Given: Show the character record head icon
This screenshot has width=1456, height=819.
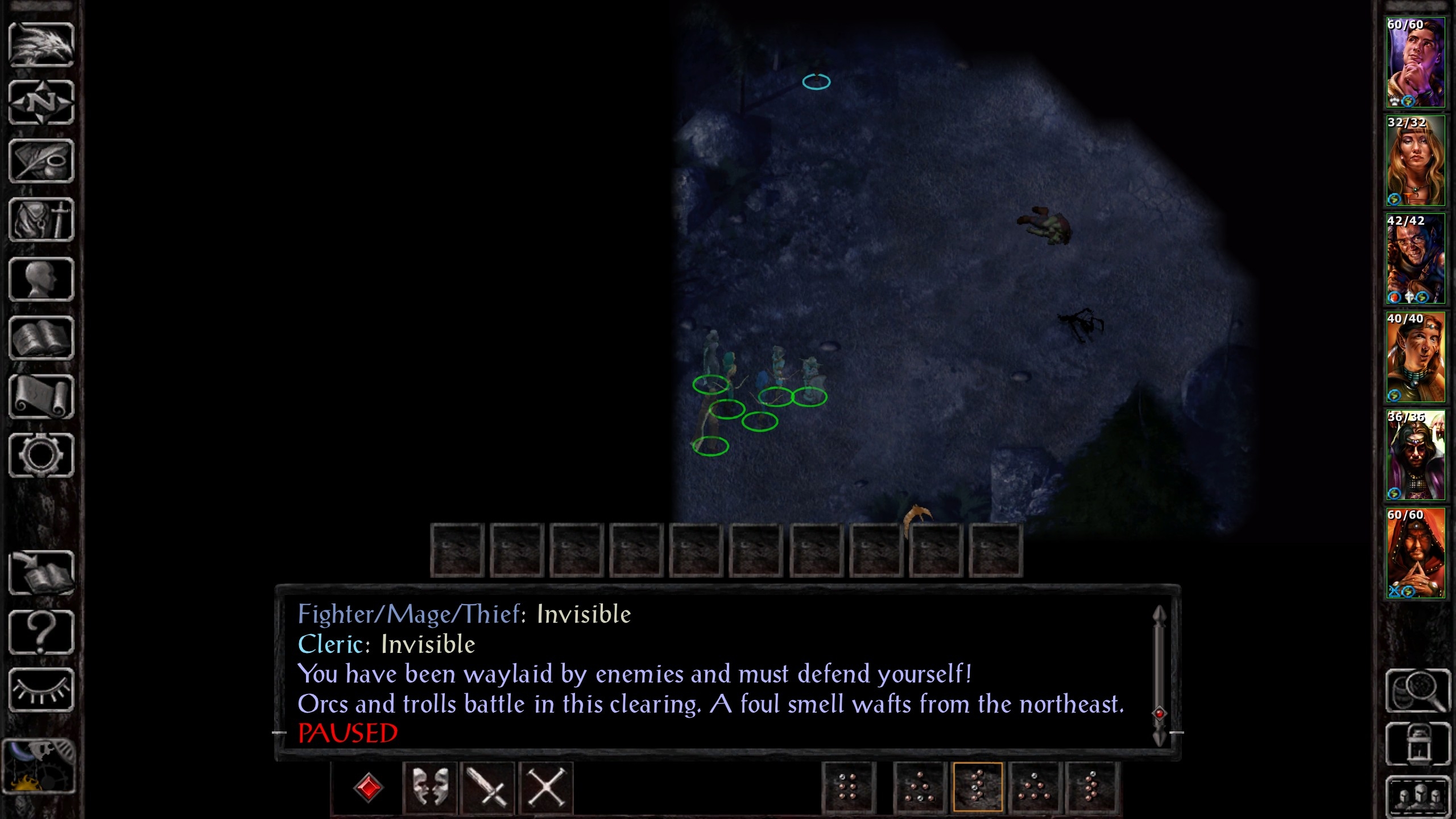Looking at the screenshot, I should 42,279.
